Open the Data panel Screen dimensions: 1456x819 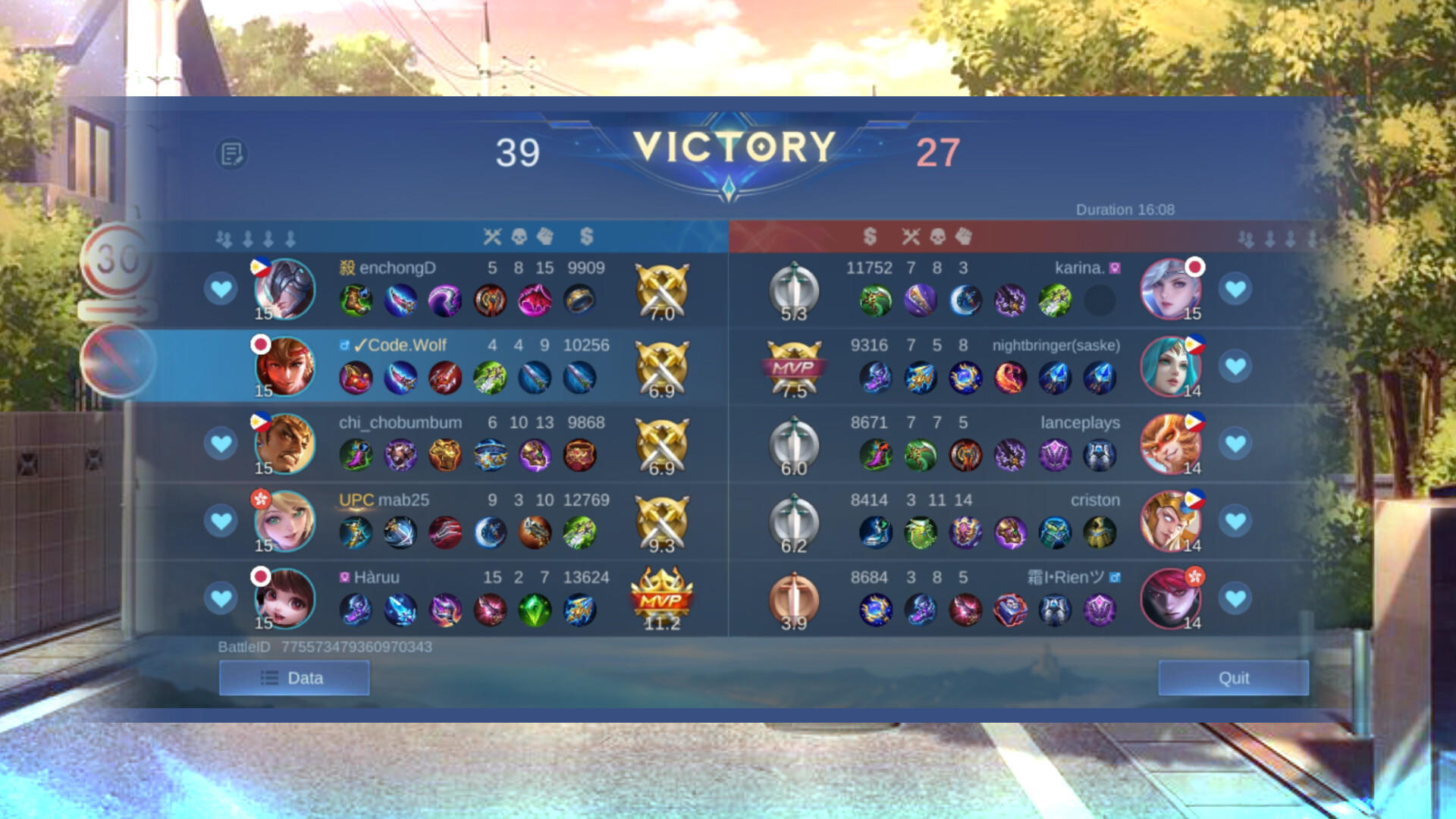pyautogui.click(x=294, y=677)
